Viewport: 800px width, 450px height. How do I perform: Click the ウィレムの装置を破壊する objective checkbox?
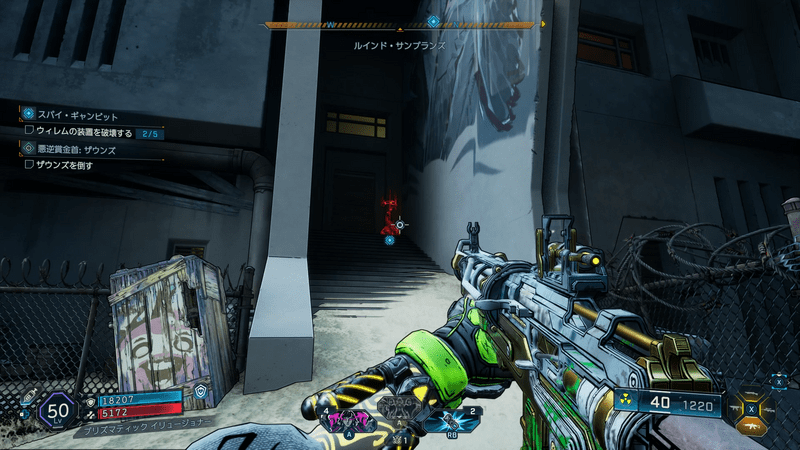(x=29, y=131)
